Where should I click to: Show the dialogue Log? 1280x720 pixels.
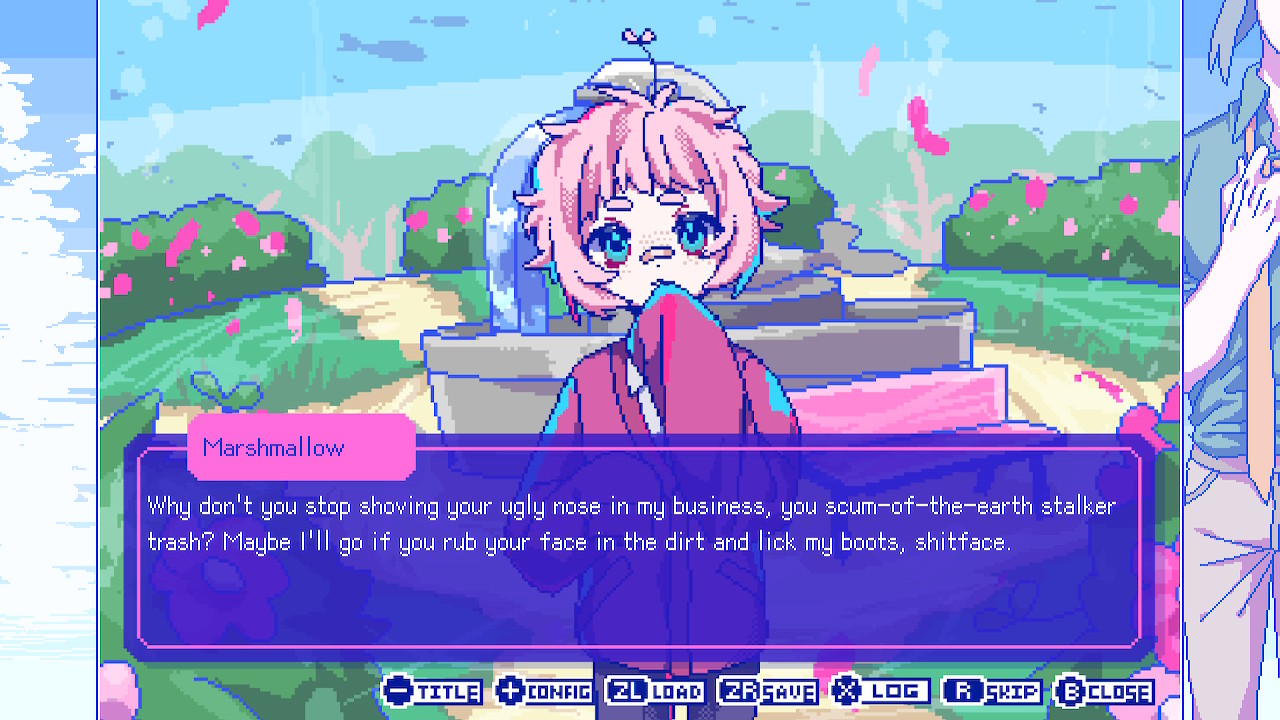click(881, 691)
